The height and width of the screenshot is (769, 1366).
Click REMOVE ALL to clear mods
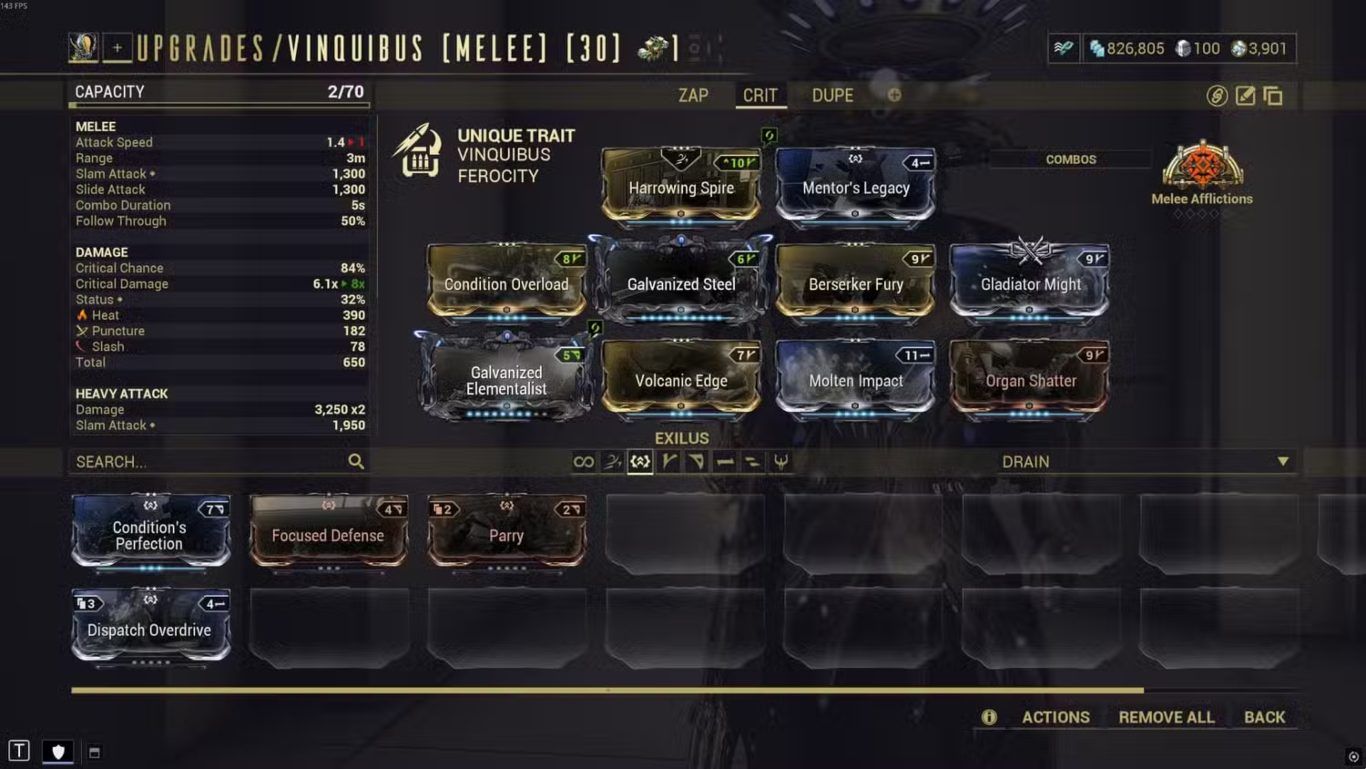1166,717
